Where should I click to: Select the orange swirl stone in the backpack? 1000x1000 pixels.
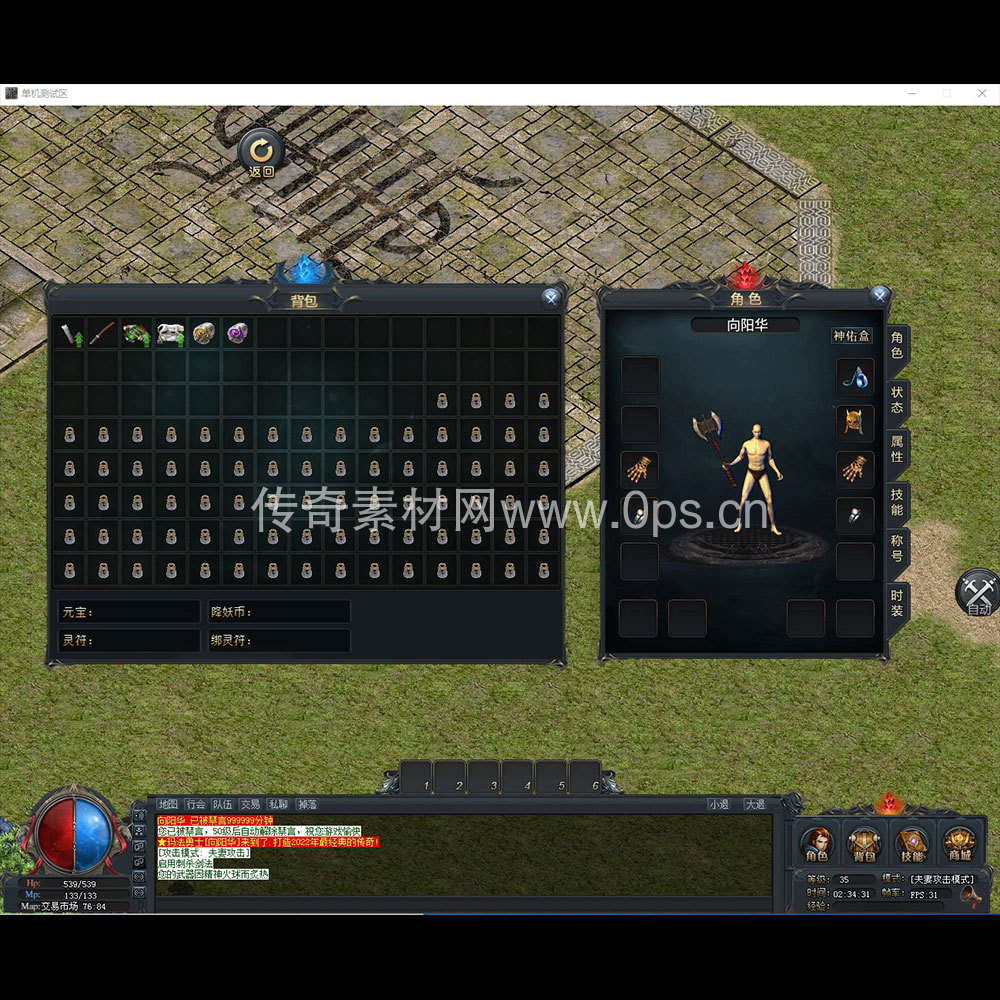(204, 333)
